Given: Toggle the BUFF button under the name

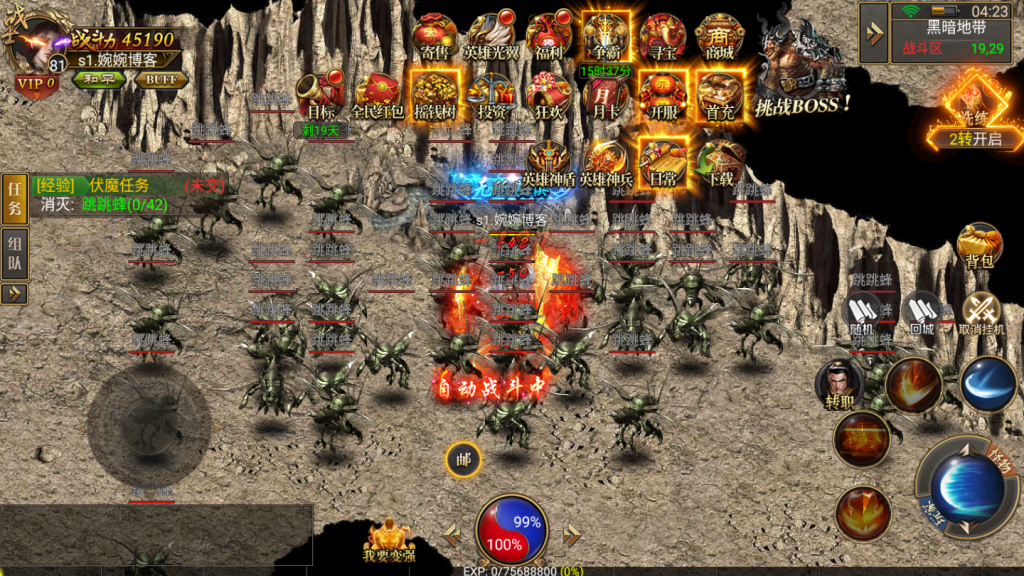Looking at the screenshot, I should (x=160, y=80).
